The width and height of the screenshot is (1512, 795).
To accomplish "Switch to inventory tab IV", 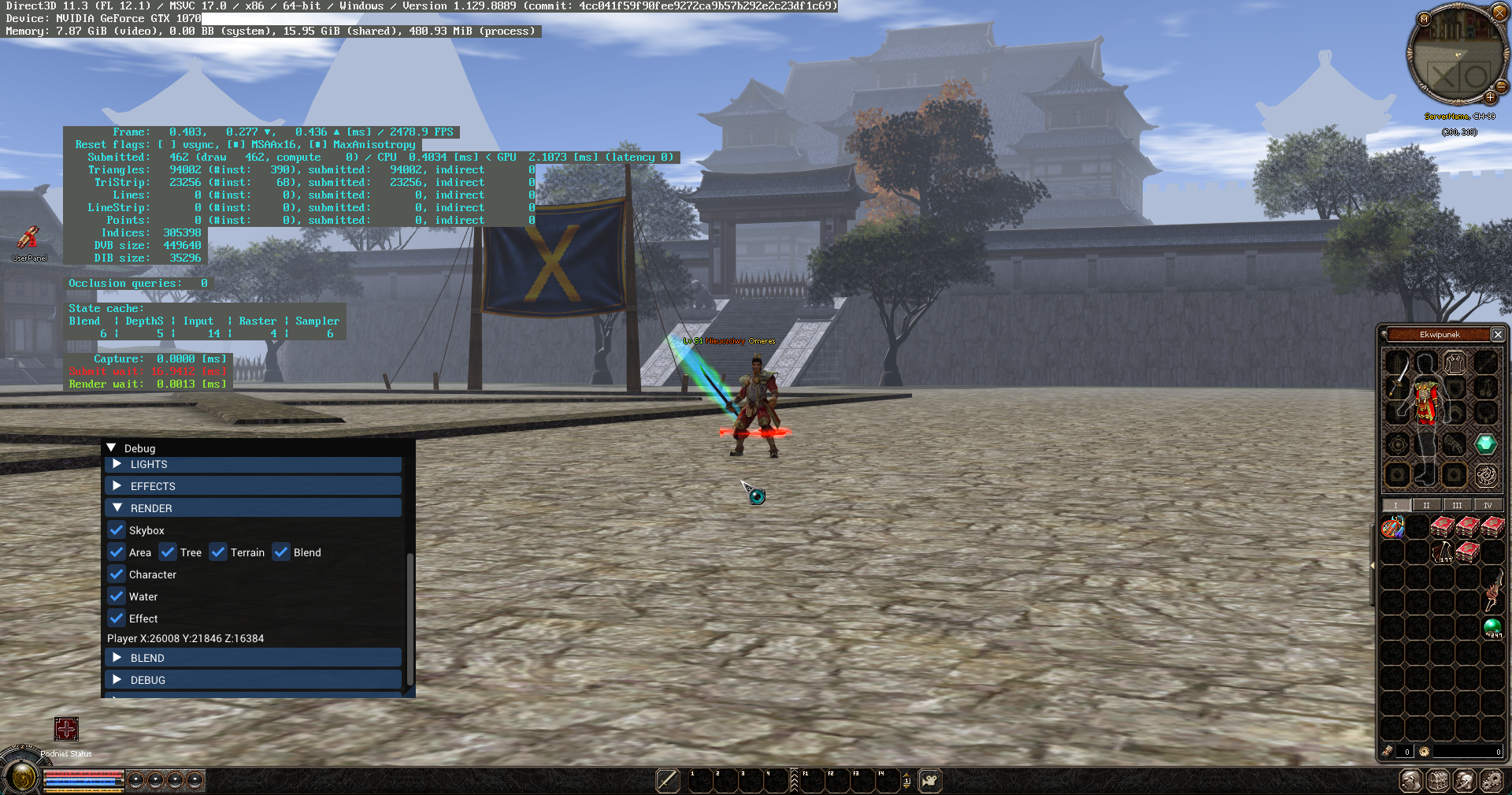I will pyautogui.click(x=1488, y=505).
